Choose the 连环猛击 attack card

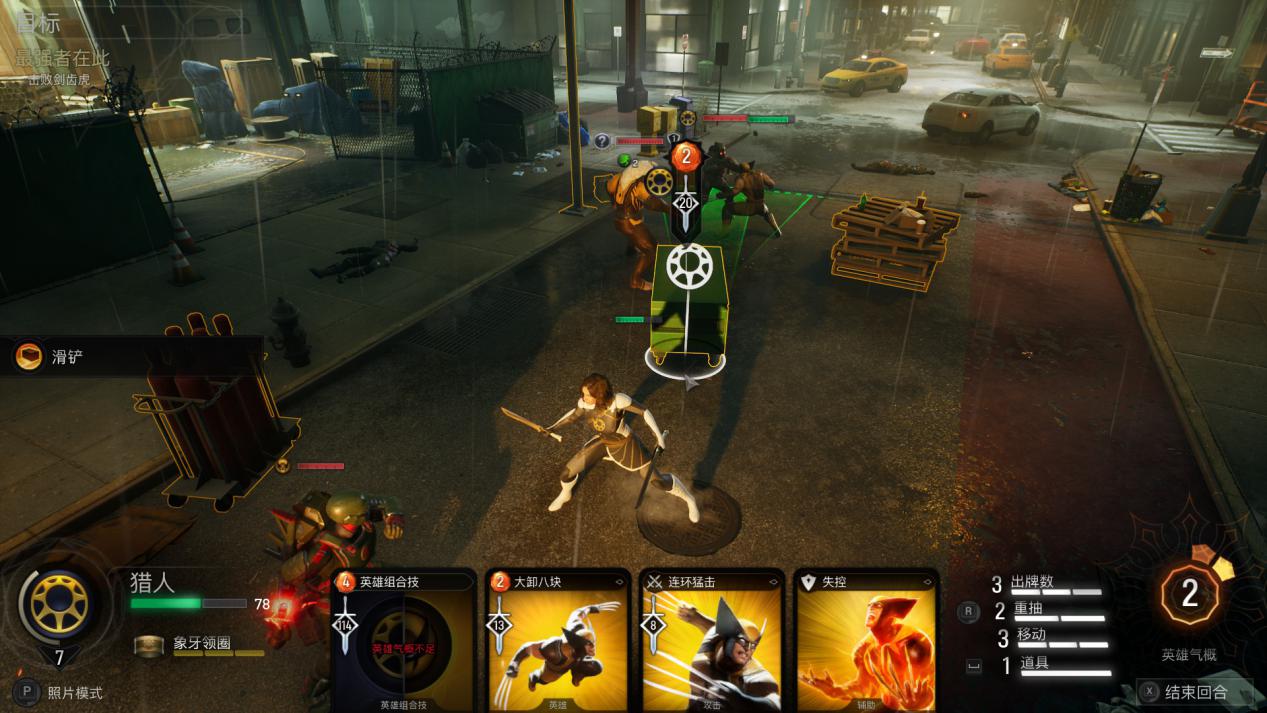pos(710,642)
